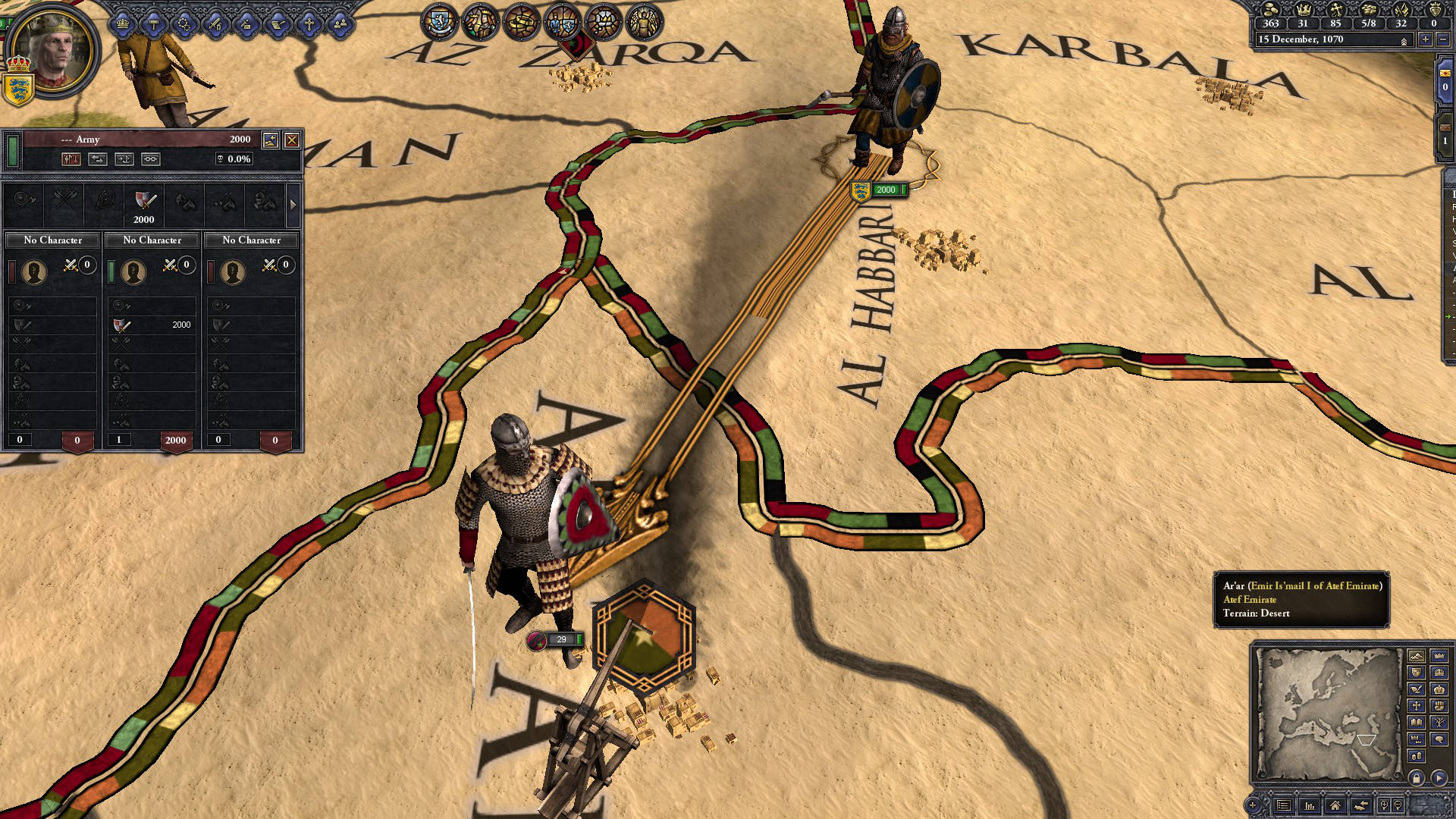Open the wedding rings ambition icon
The height and width of the screenshot is (819, 1456).
click(x=184, y=24)
